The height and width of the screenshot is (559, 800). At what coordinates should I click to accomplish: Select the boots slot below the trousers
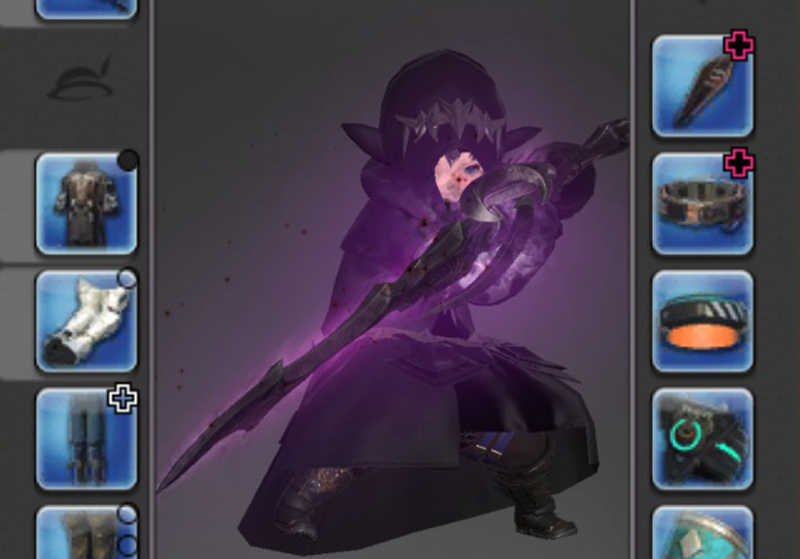(x=86, y=534)
